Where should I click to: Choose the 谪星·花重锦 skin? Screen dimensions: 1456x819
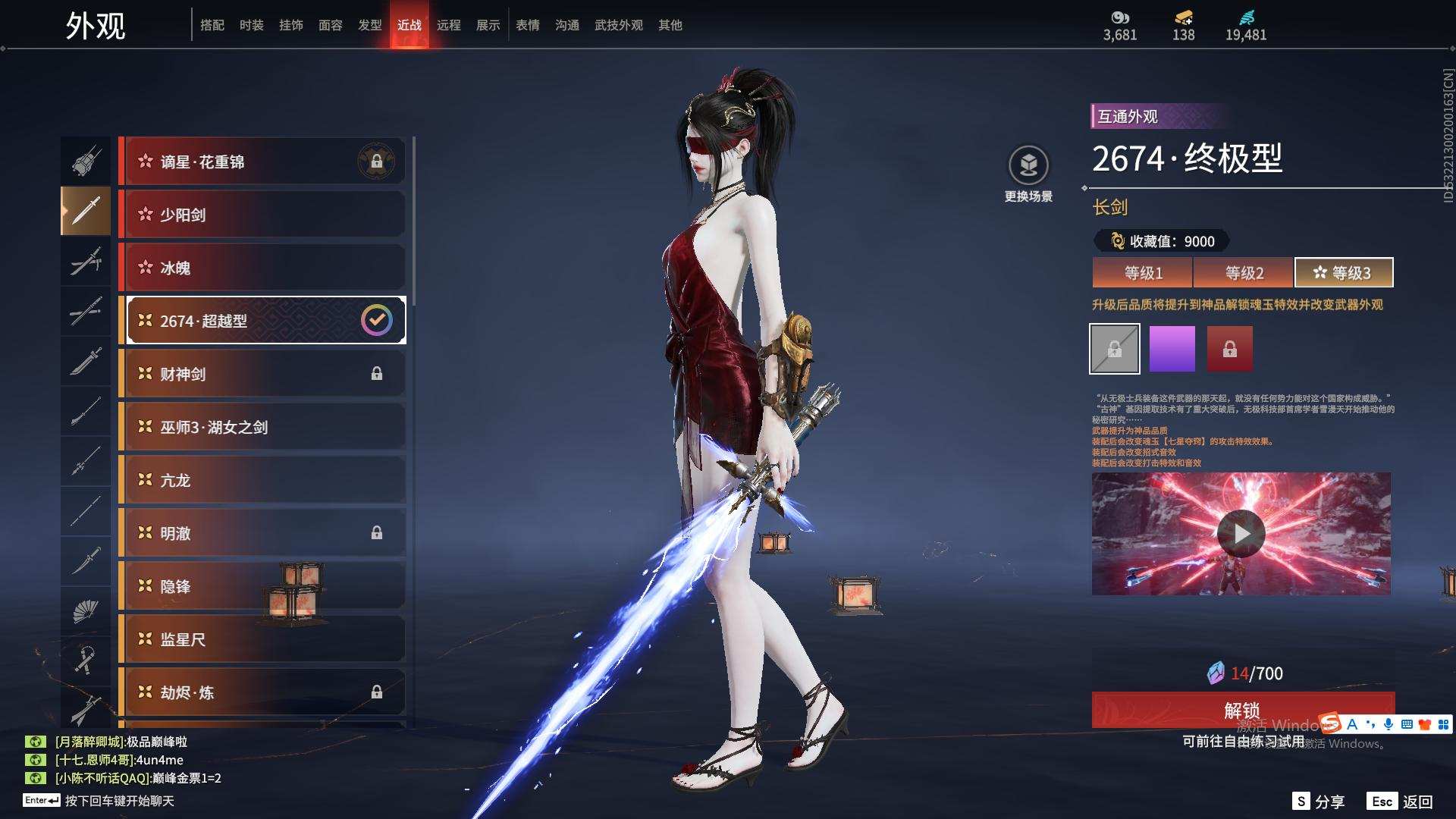262,162
